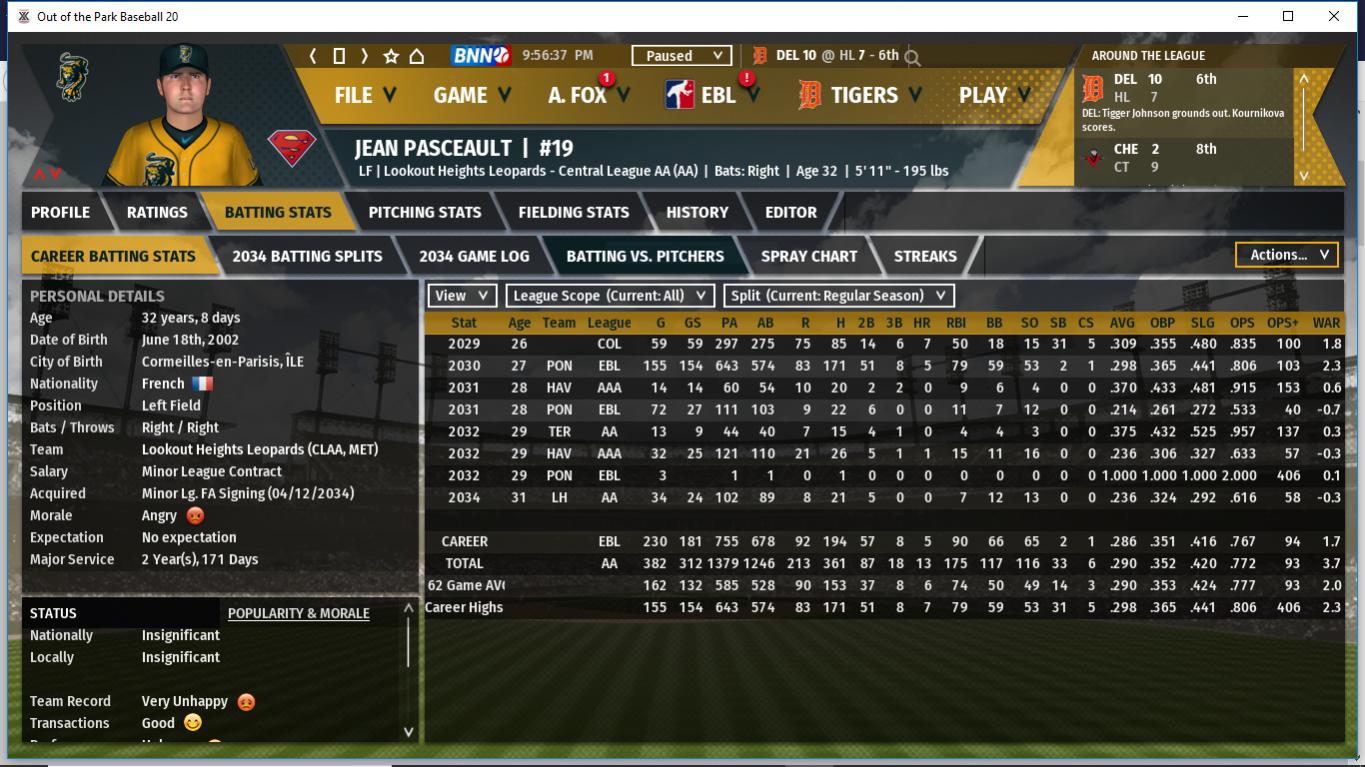The height and width of the screenshot is (767, 1365).
Task: Show the SPRAY CHART
Action: pos(808,256)
